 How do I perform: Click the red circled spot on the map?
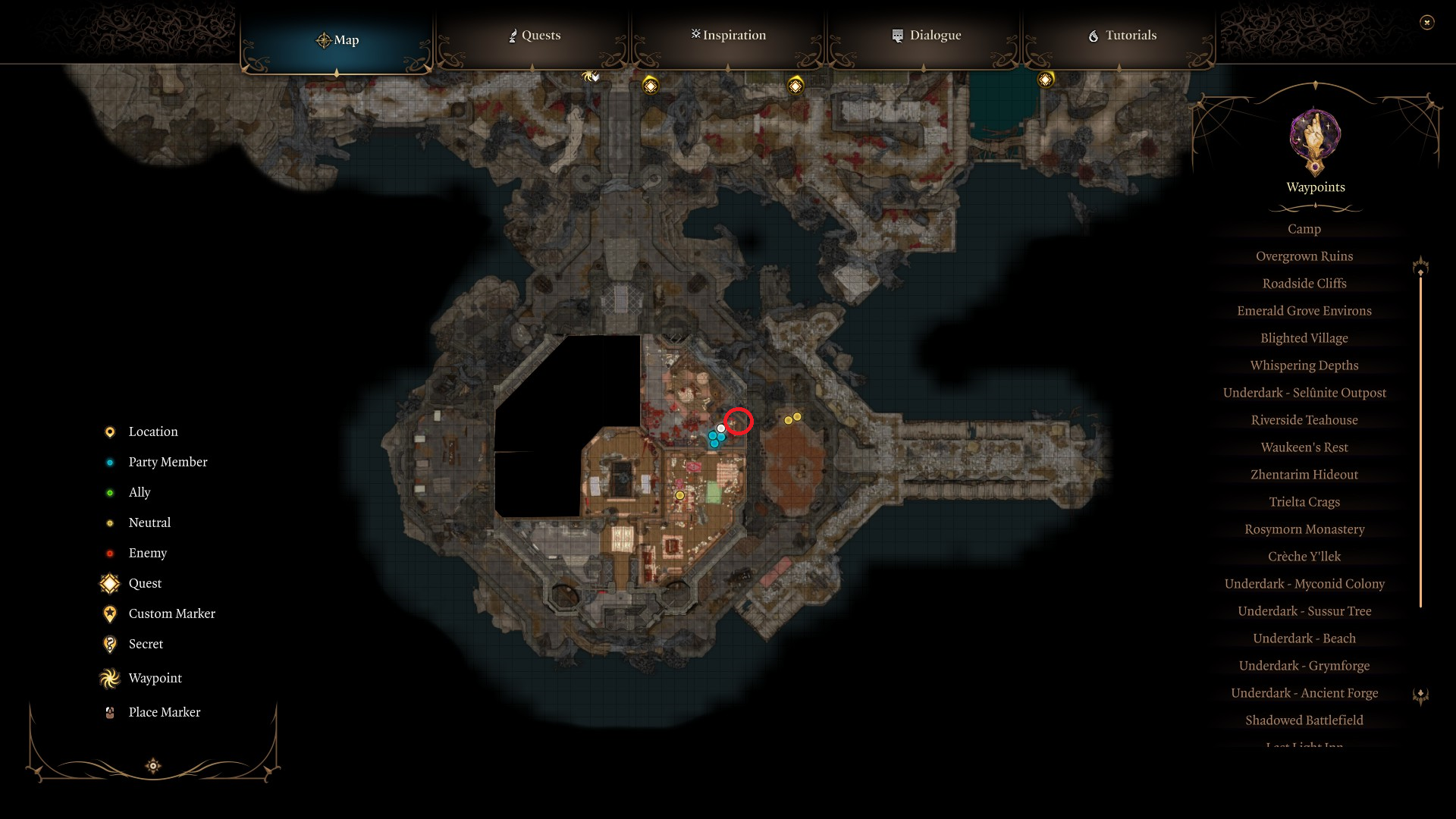739,422
